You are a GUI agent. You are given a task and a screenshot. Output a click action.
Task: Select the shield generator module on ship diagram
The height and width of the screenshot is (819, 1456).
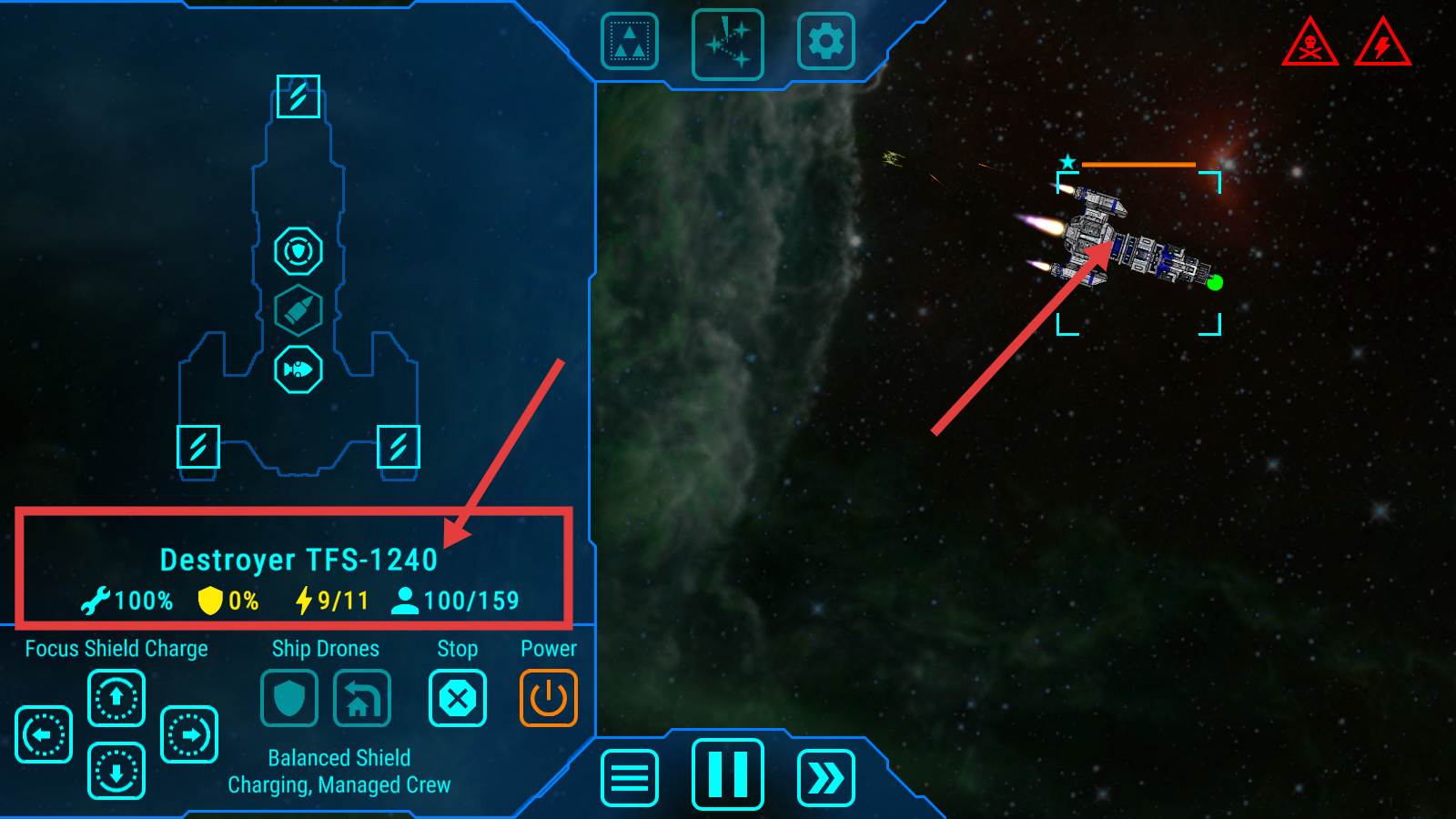(298, 251)
